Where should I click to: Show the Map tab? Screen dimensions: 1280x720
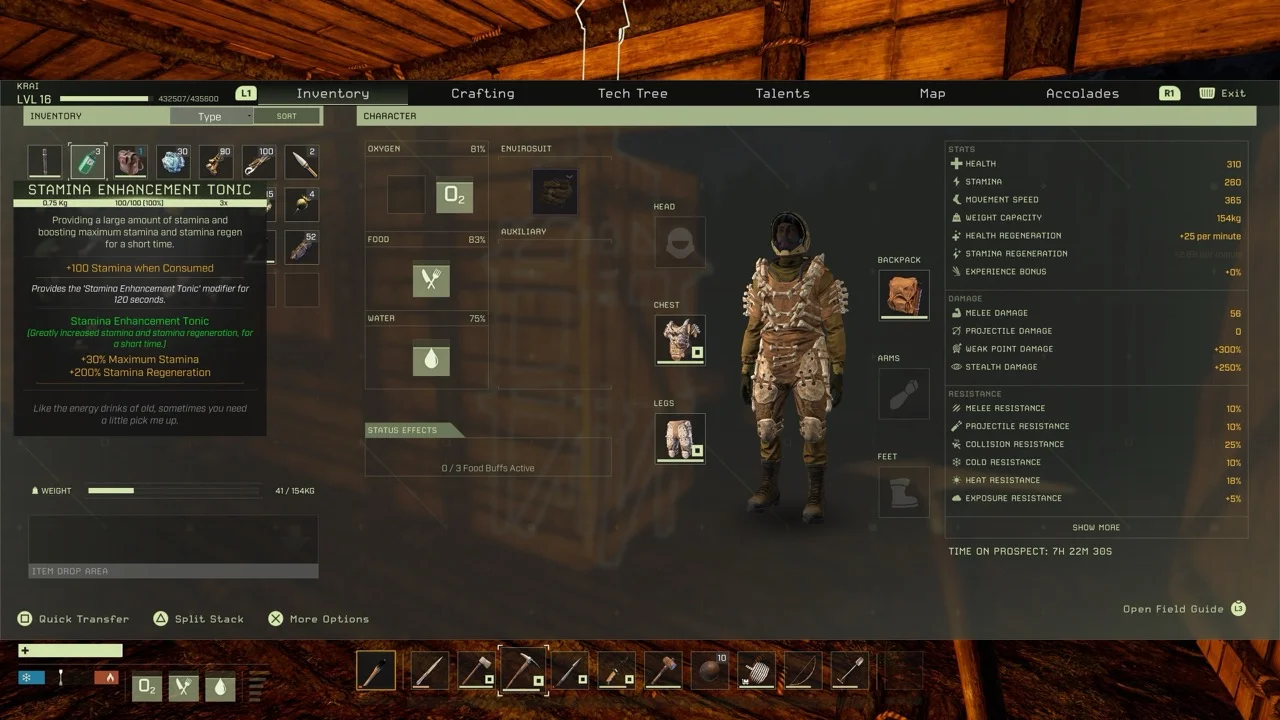pyautogui.click(x=932, y=93)
